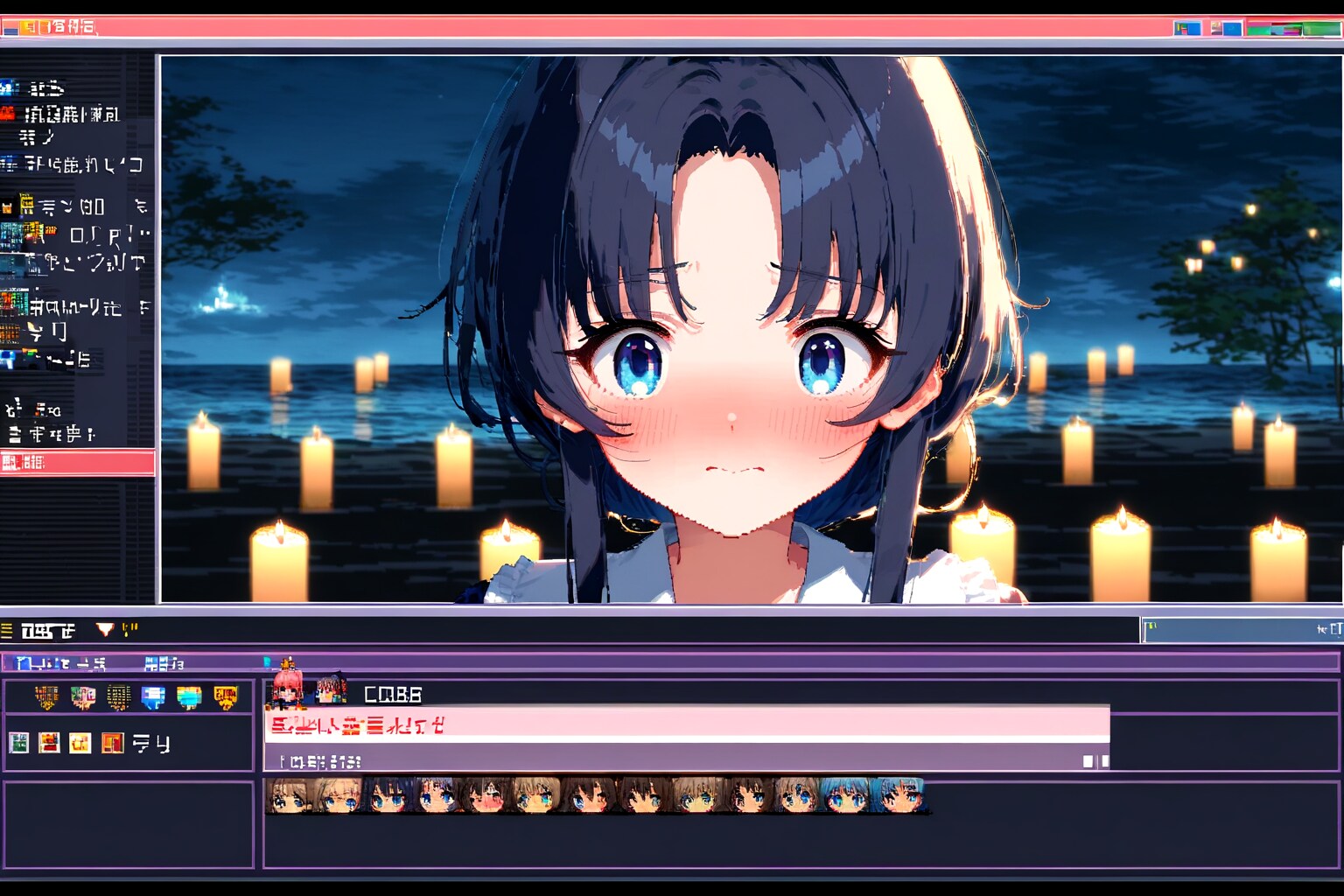The height and width of the screenshot is (896, 1344).
Task: Choose the blushing face portrait thumbnail
Action: click(x=485, y=795)
